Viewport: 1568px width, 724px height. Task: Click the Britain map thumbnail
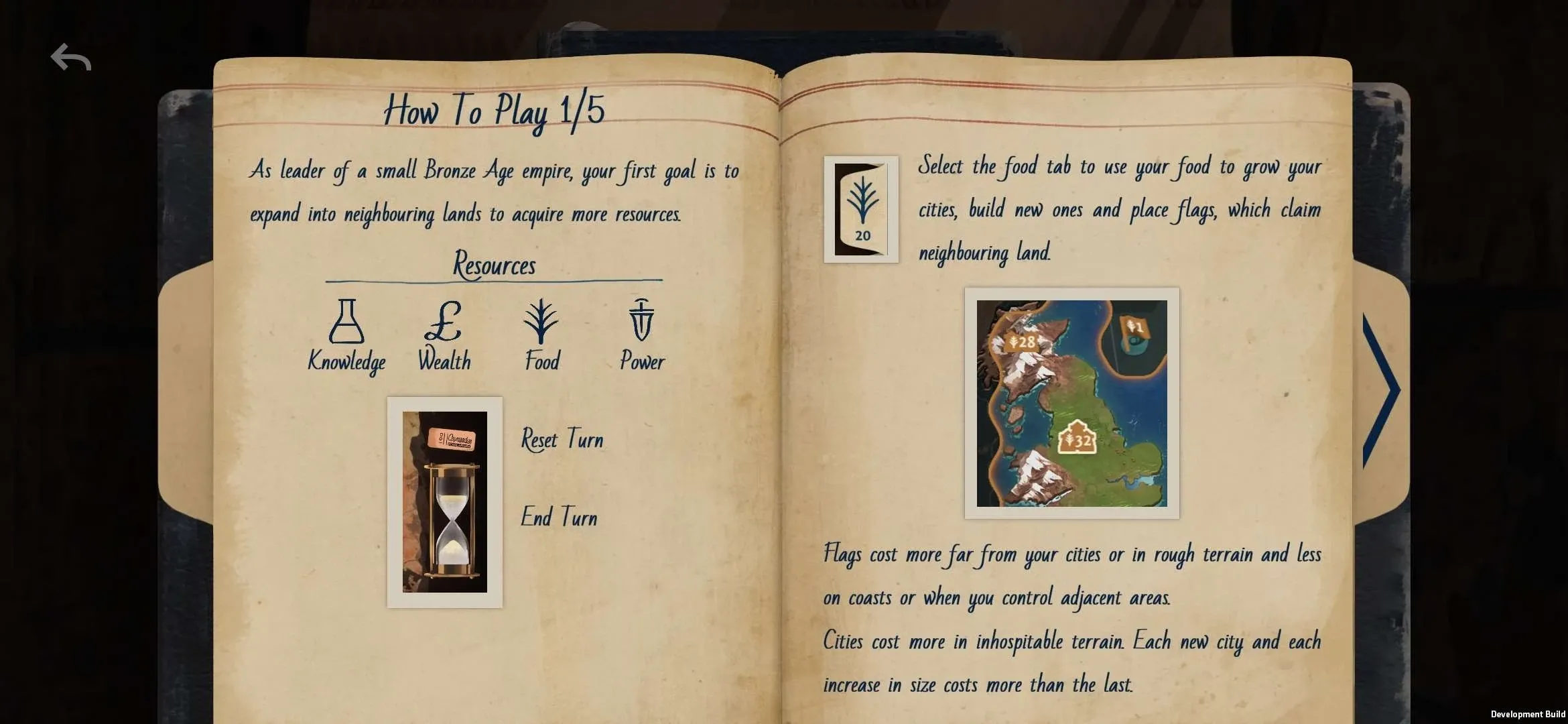click(1070, 402)
